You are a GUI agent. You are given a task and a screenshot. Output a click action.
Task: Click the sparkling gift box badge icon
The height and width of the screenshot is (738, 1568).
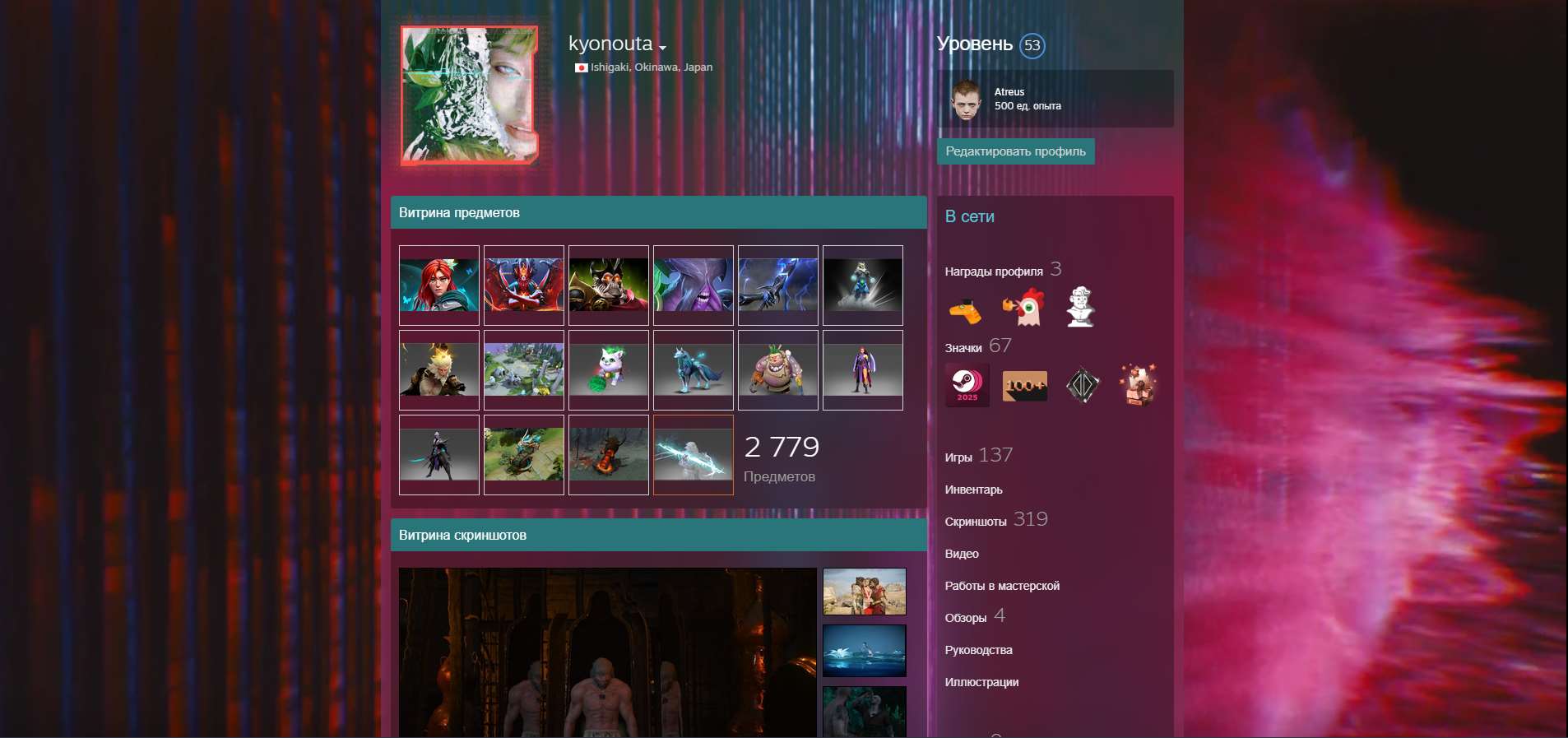[1141, 384]
